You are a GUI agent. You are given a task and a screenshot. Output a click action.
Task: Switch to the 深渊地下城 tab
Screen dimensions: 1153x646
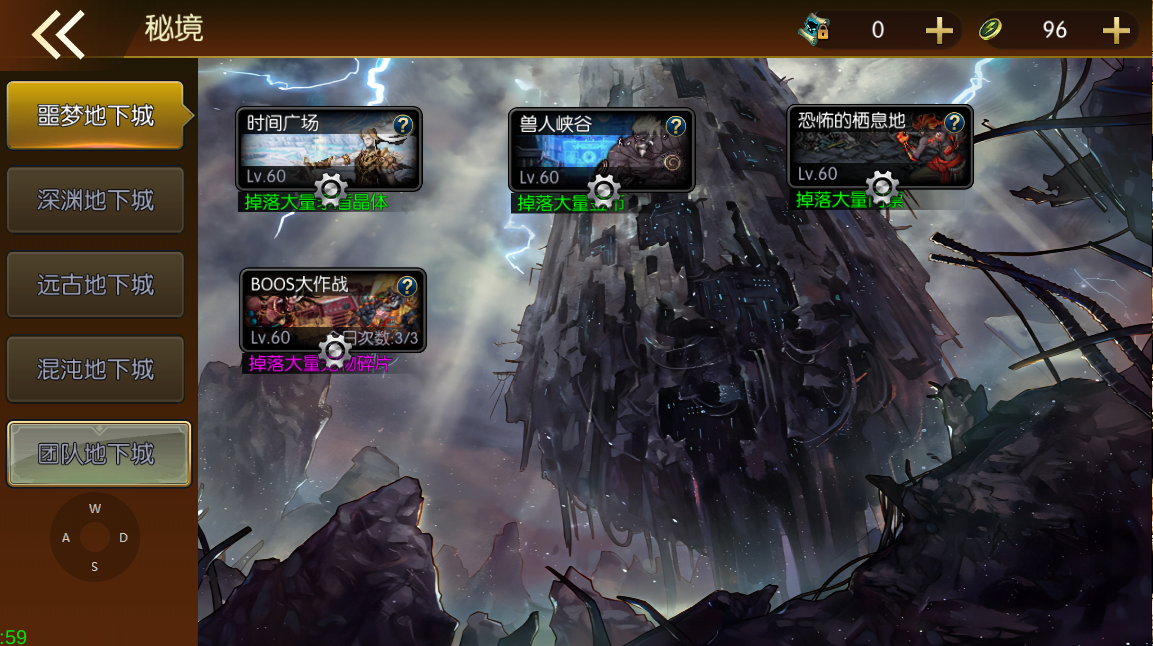click(x=95, y=200)
